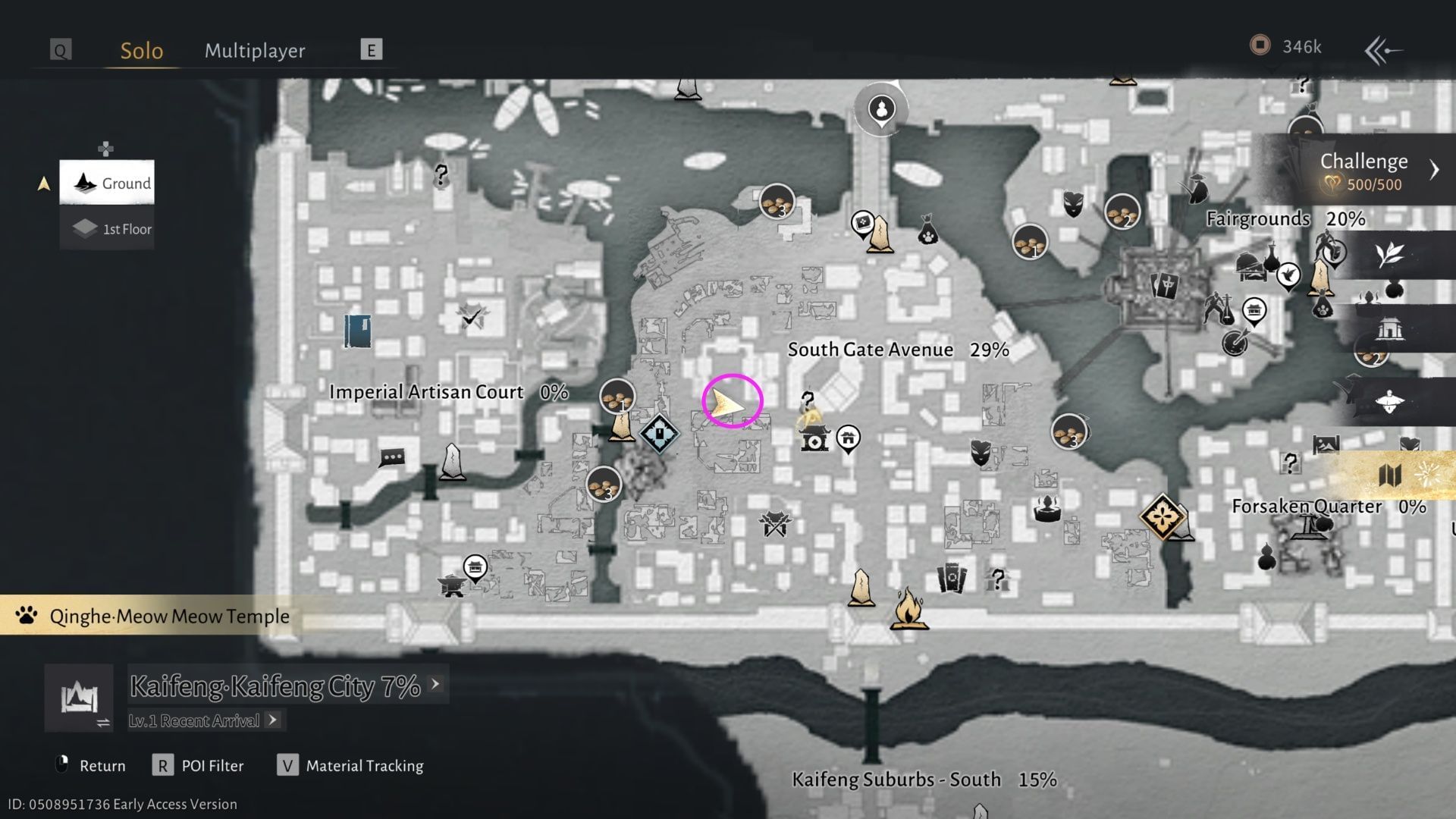1456x819 pixels.
Task: Open the Meow Meow Temple paw marker
Action: click(x=25, y=616)
